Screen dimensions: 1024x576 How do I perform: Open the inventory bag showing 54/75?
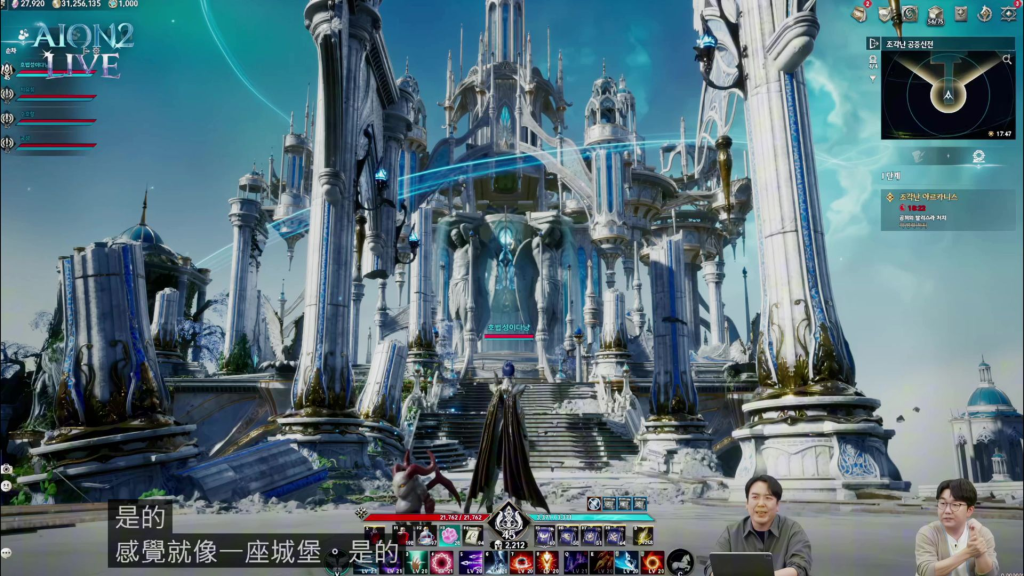point(936,14)
